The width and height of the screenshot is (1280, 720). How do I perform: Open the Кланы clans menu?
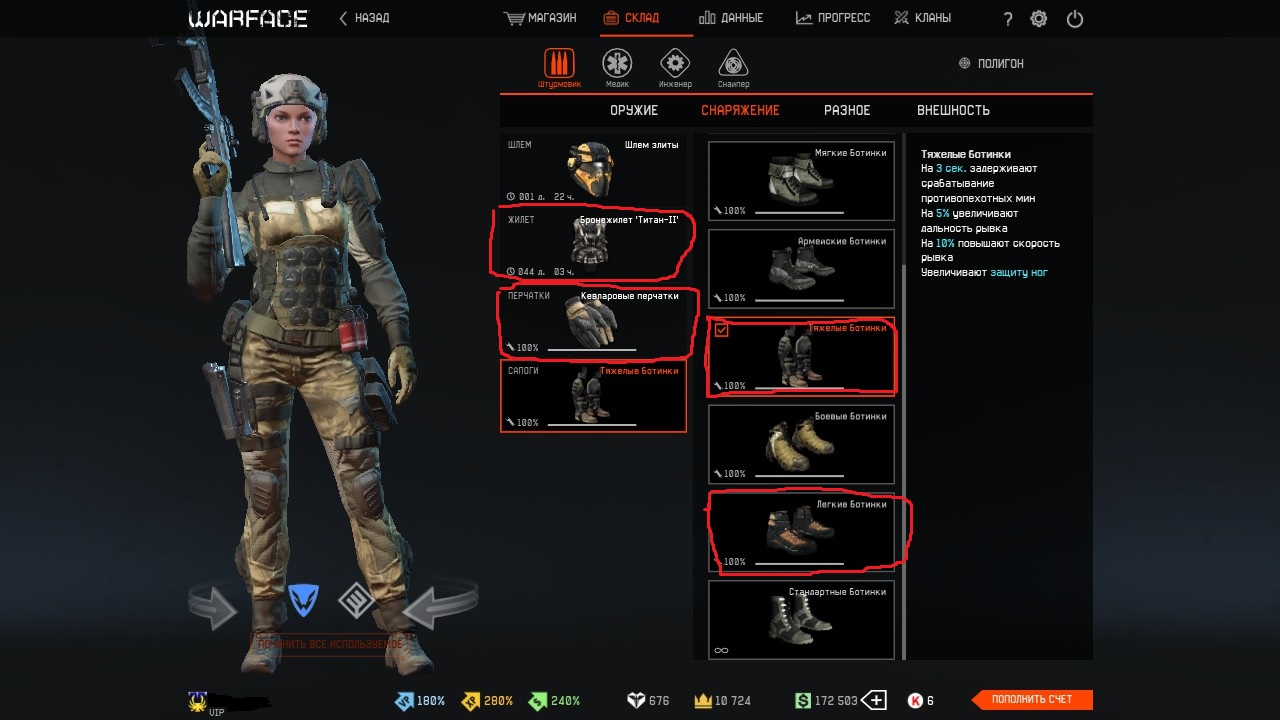(x=922, y=18)
